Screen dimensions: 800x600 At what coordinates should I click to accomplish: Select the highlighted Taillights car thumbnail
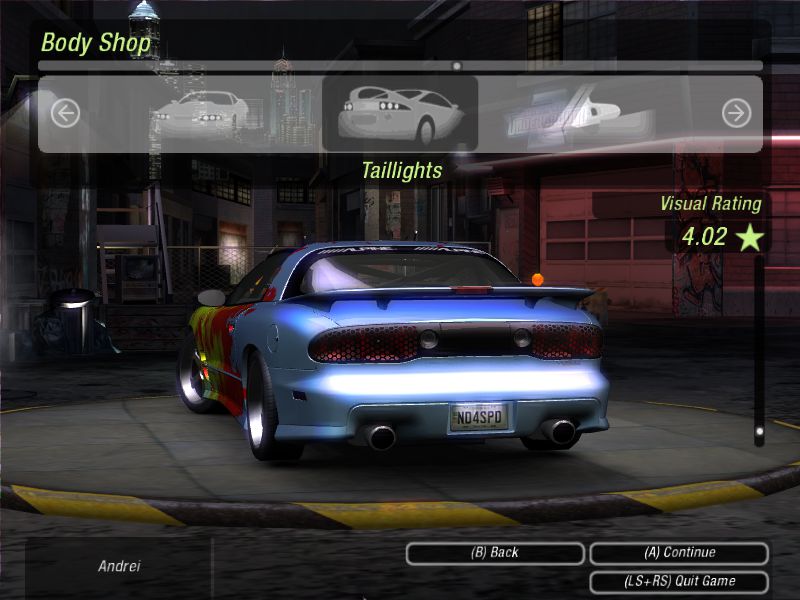[400, 113]
